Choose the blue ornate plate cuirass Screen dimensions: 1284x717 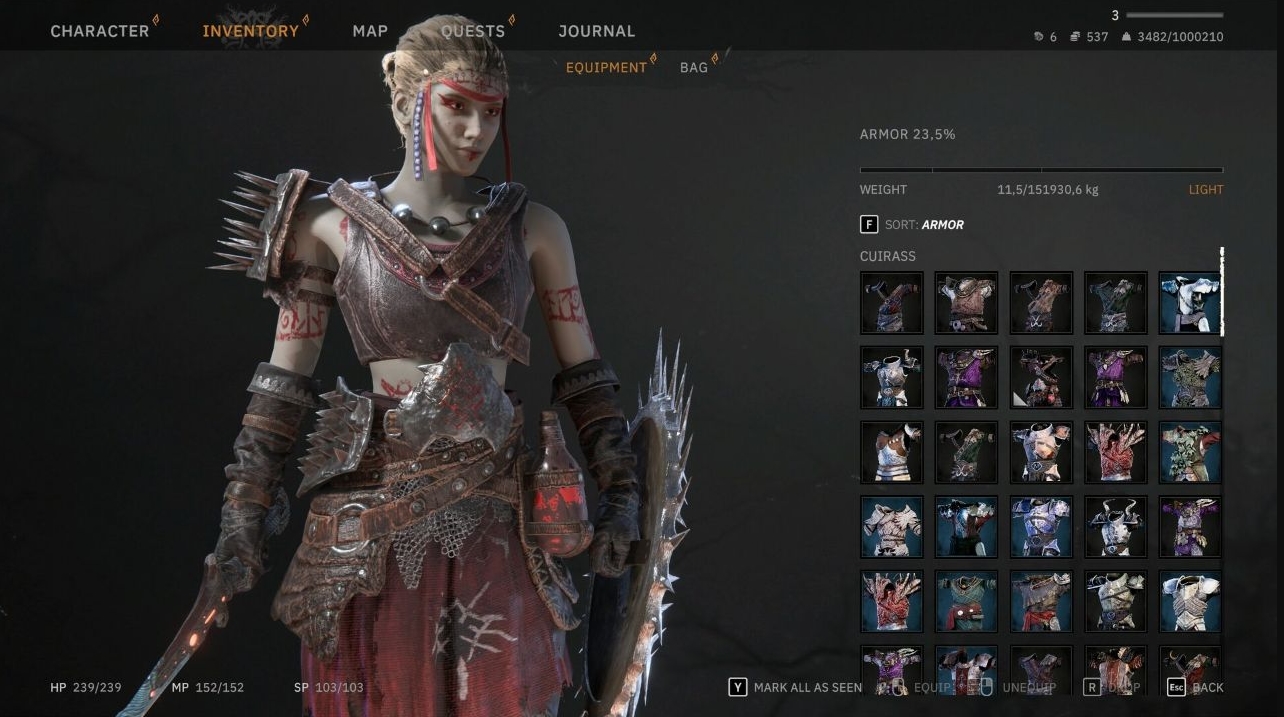pyautogui.click(x=1041, y=527)
